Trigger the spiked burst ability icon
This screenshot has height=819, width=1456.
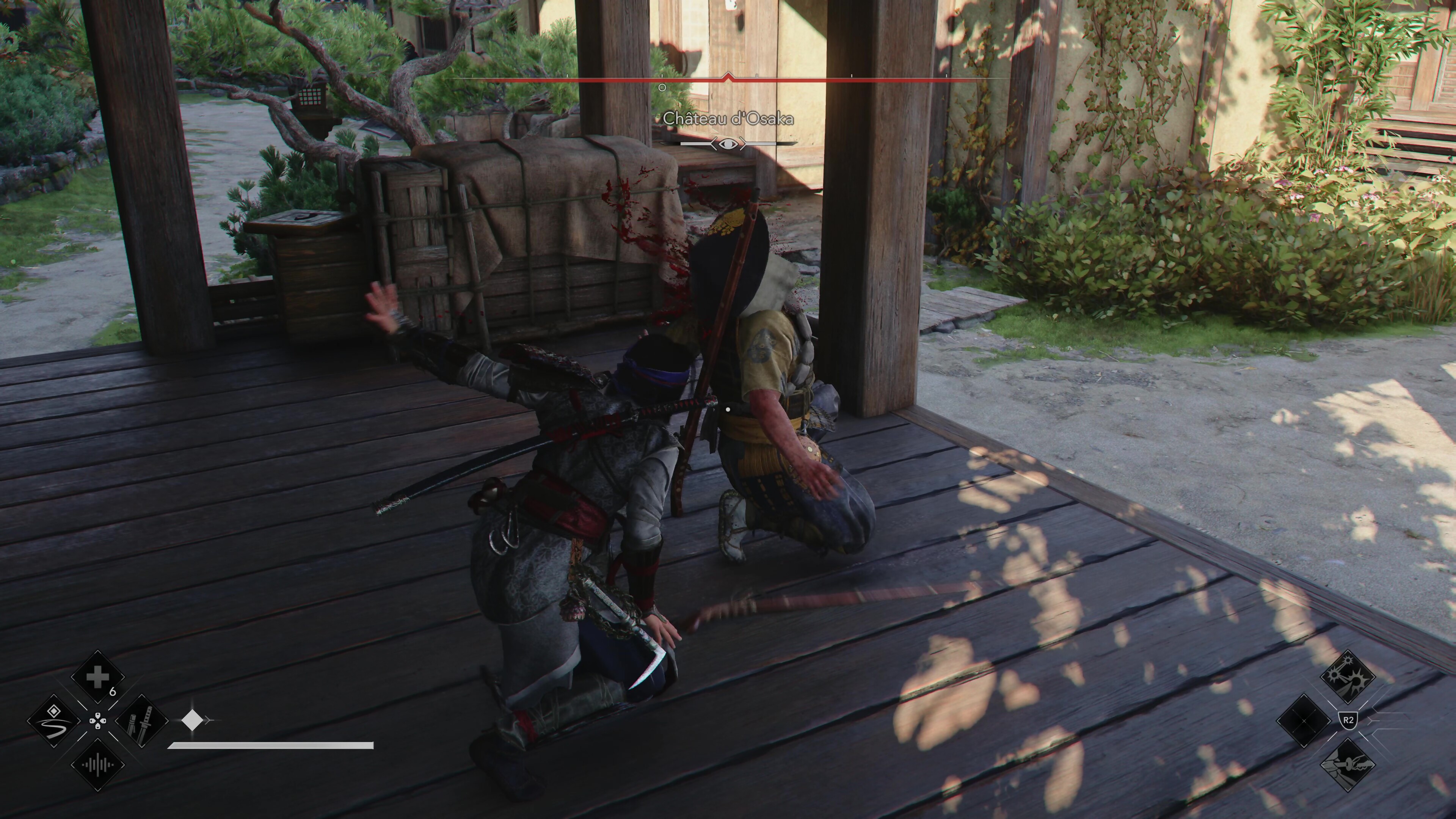coord(1348,676)
